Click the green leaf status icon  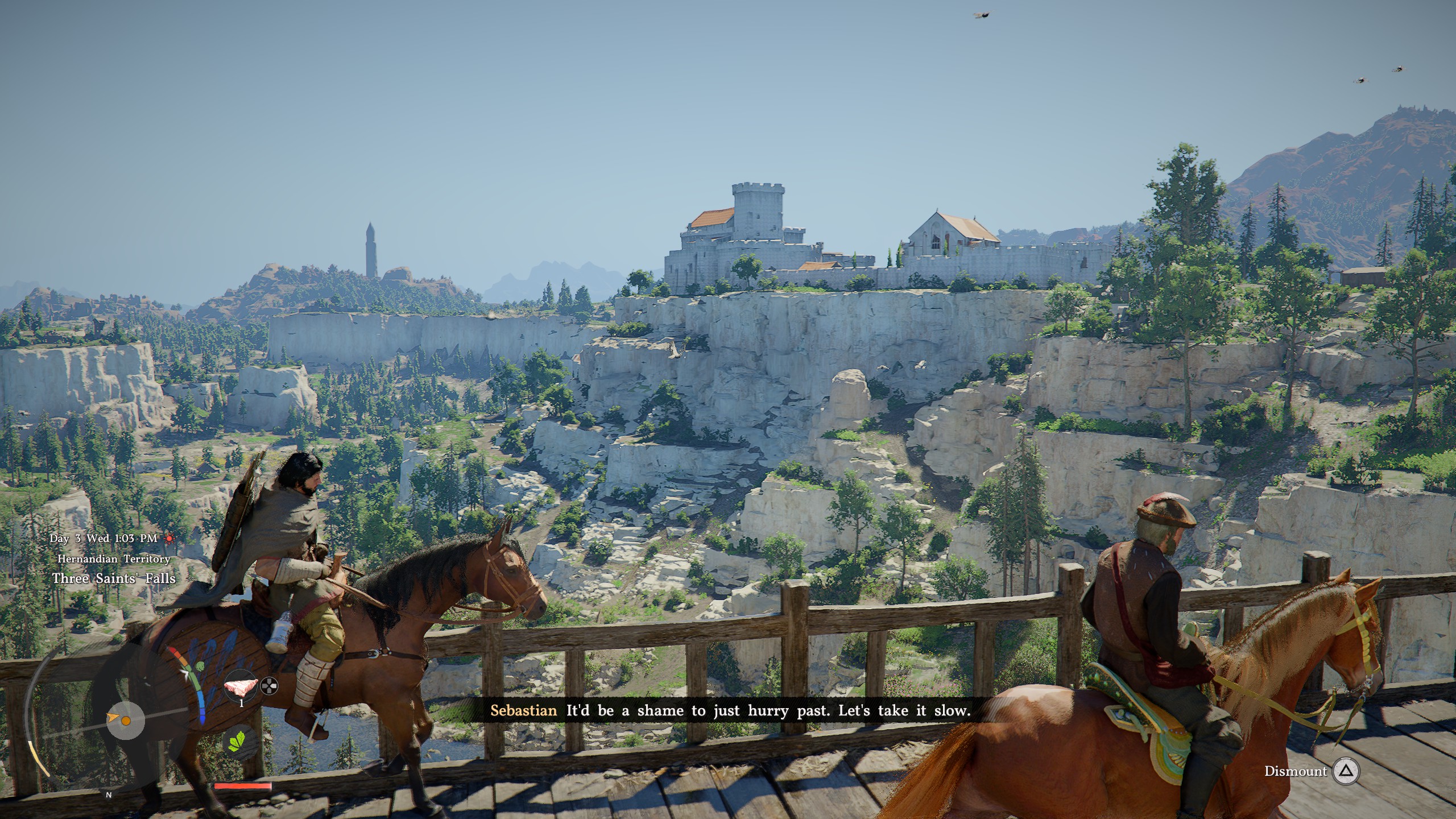pyautogui.click(x=238, y=742)
